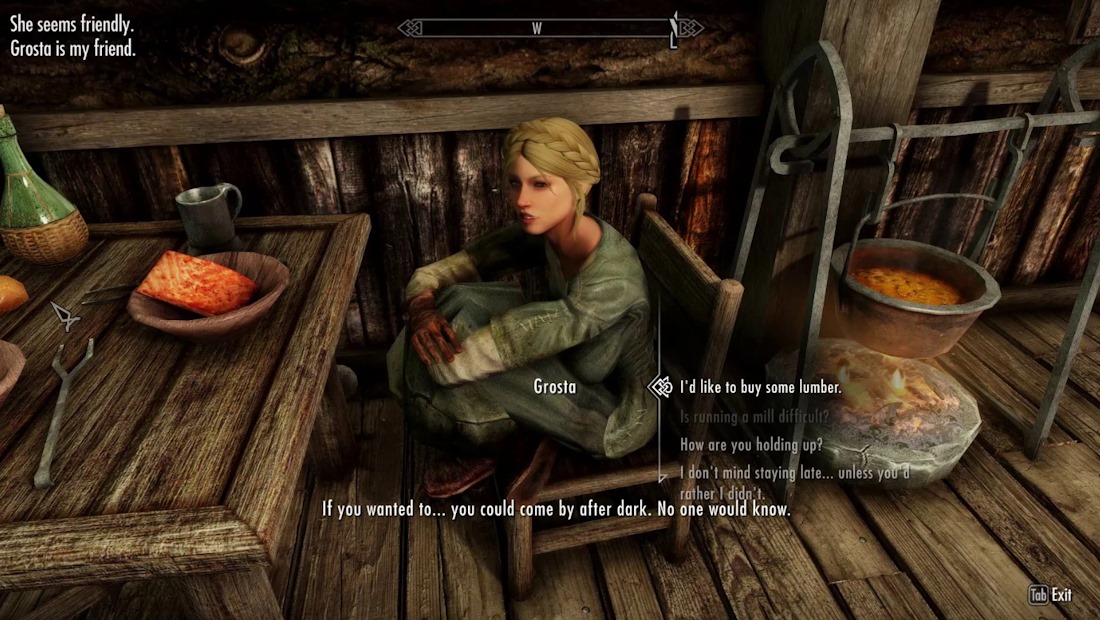Exit the dialogue with Grosta
1100x620 pixels.
(1051, 595)
